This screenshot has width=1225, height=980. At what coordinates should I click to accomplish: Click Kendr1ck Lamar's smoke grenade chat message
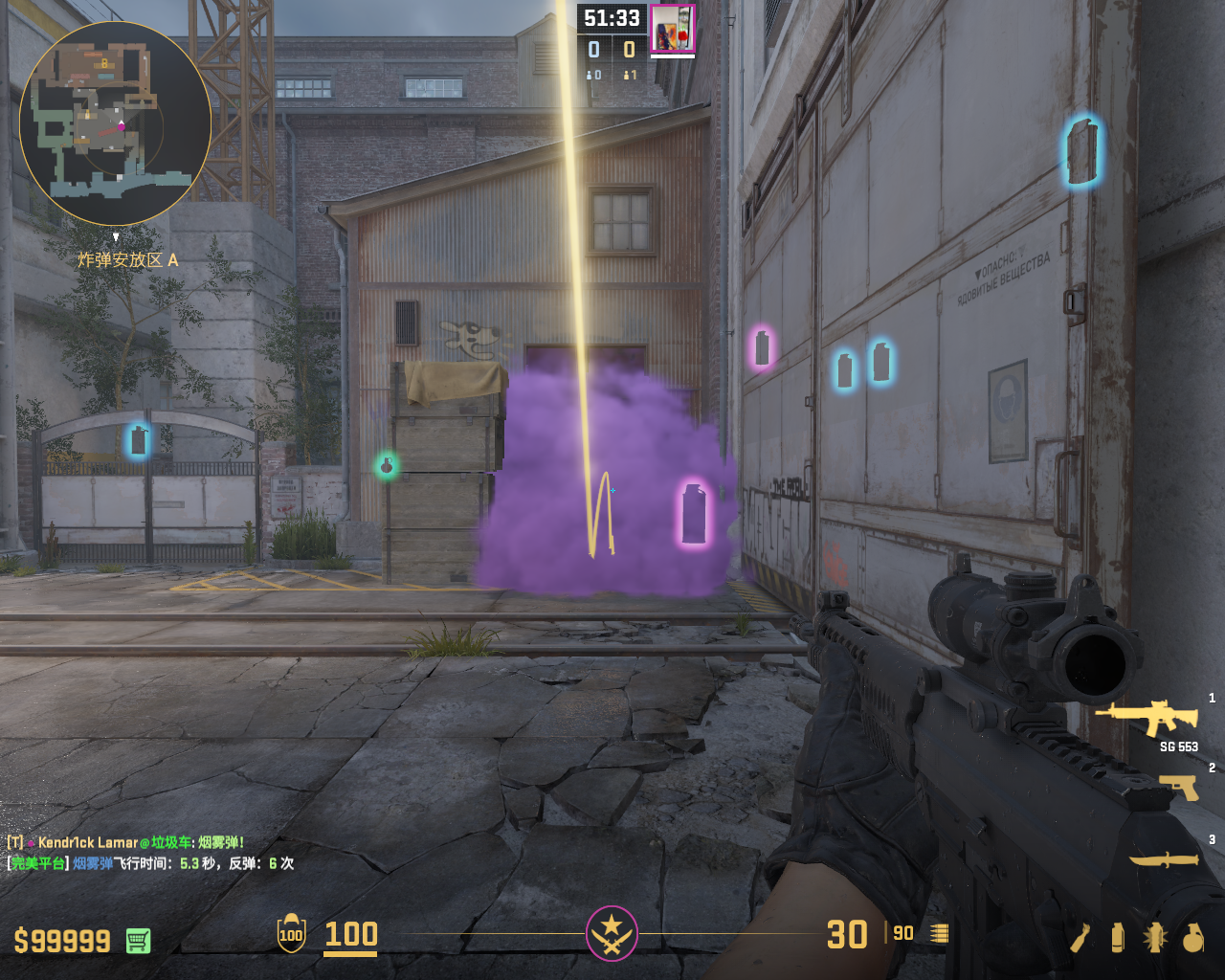(x=125, y=842)
